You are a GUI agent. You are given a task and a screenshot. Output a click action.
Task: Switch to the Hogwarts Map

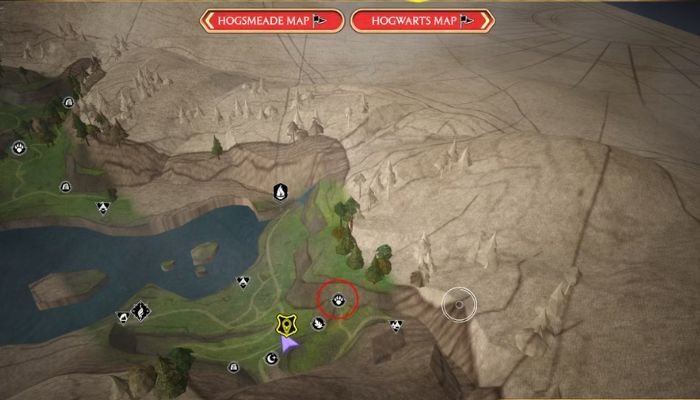click(x=420, y=20)
